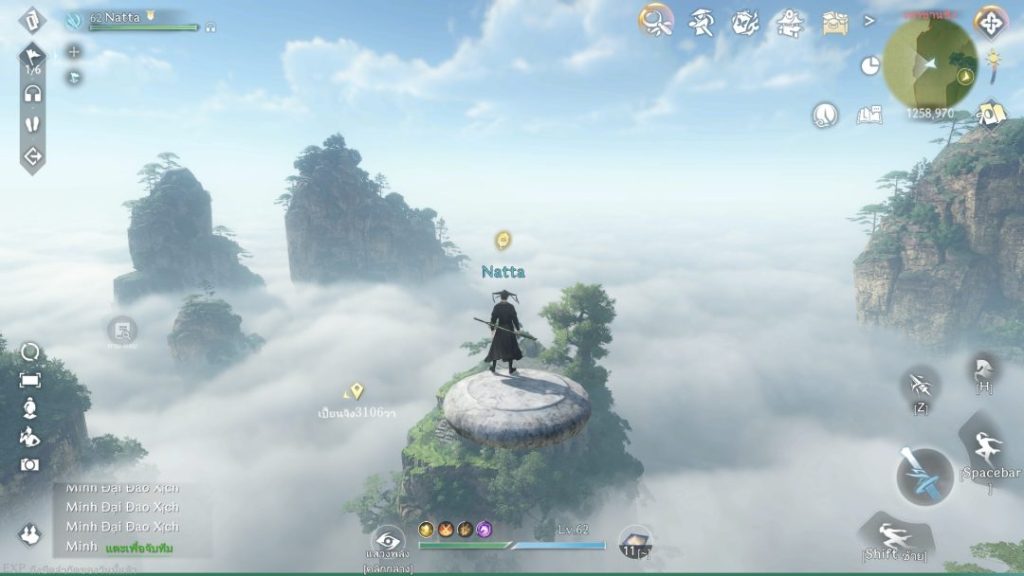The height and width of the screenshot is (576, 1024).
Task: Open the folded world map icon
Action: click(992, 114)
